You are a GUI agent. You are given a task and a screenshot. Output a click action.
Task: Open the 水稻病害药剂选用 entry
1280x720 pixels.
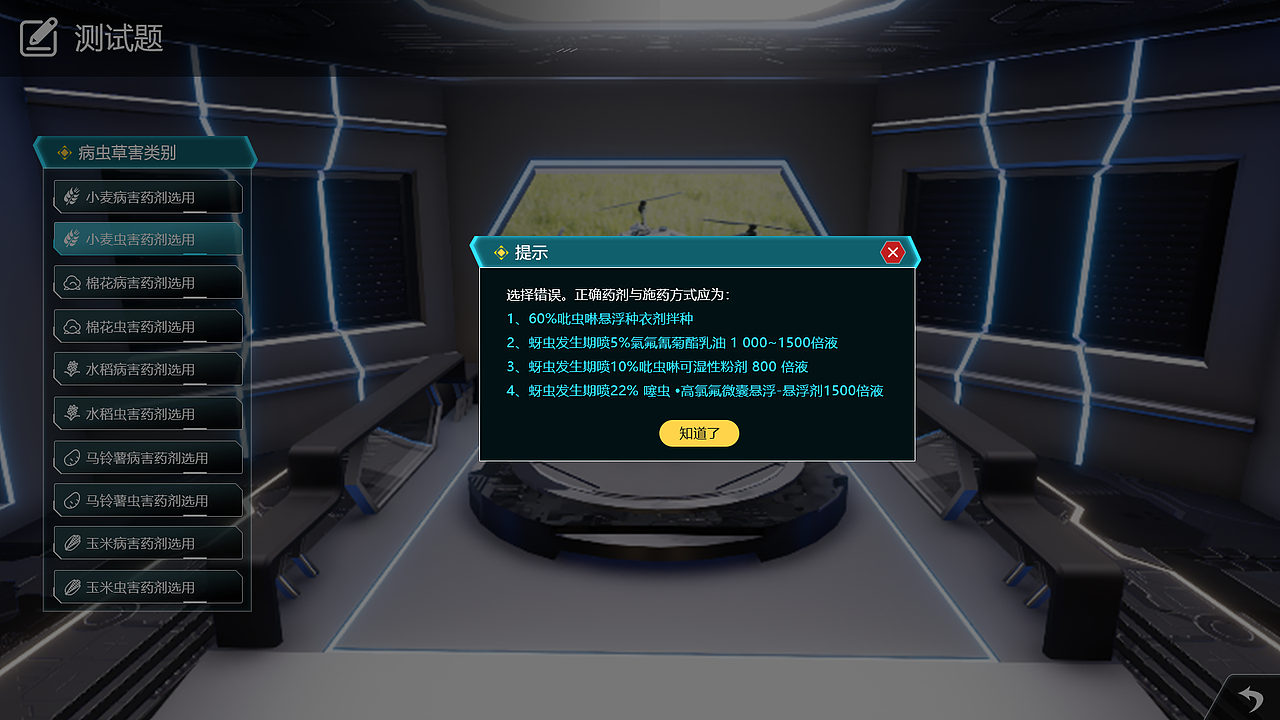tap(150, 369)
